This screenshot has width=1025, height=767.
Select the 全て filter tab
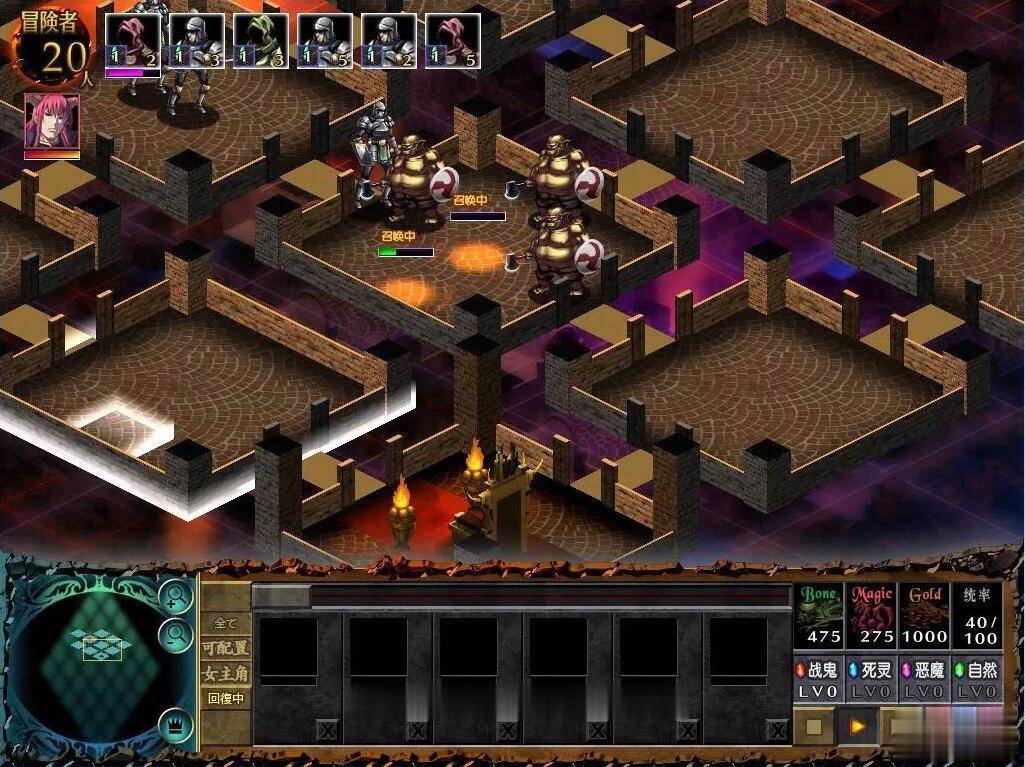(x=226, y=623)
